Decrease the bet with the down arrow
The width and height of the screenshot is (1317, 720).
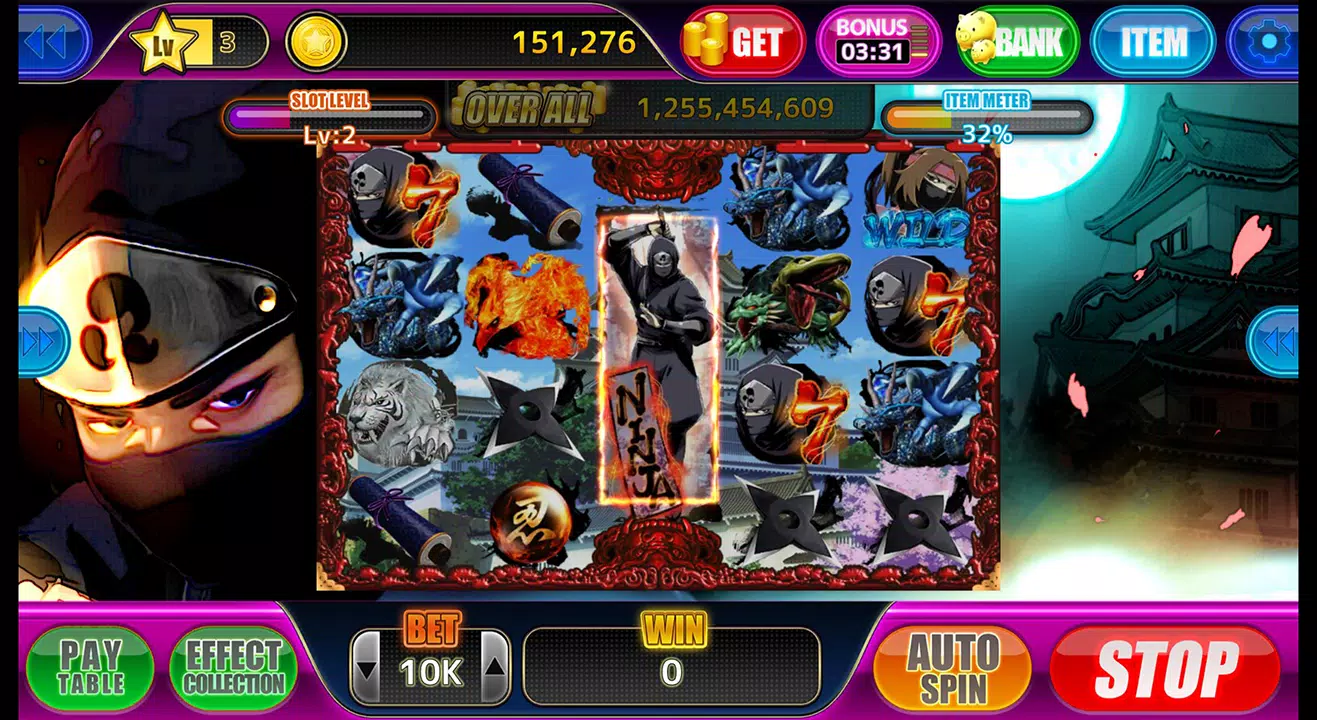(367, 668)
